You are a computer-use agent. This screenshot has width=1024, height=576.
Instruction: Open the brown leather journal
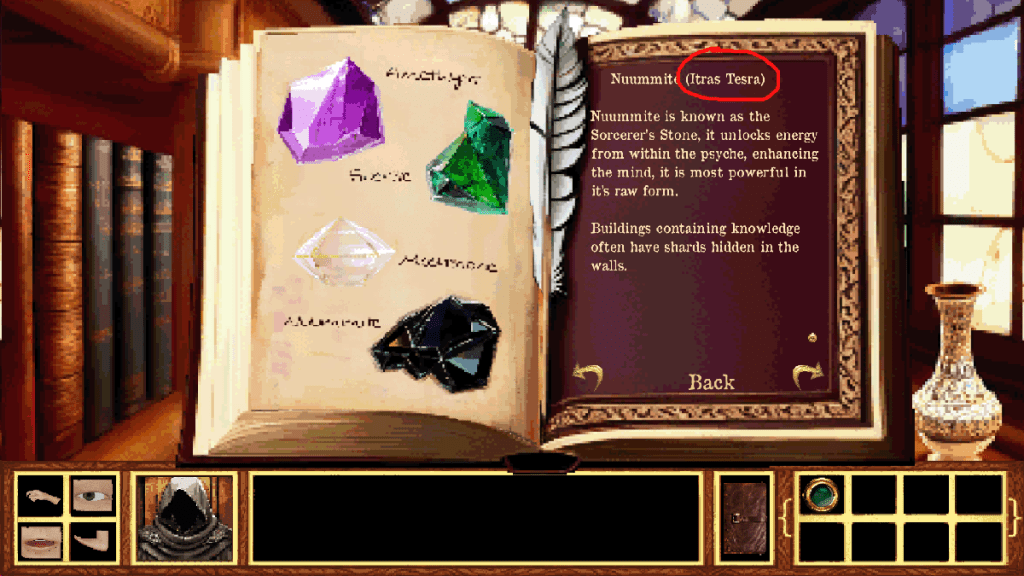click(745, 517)
